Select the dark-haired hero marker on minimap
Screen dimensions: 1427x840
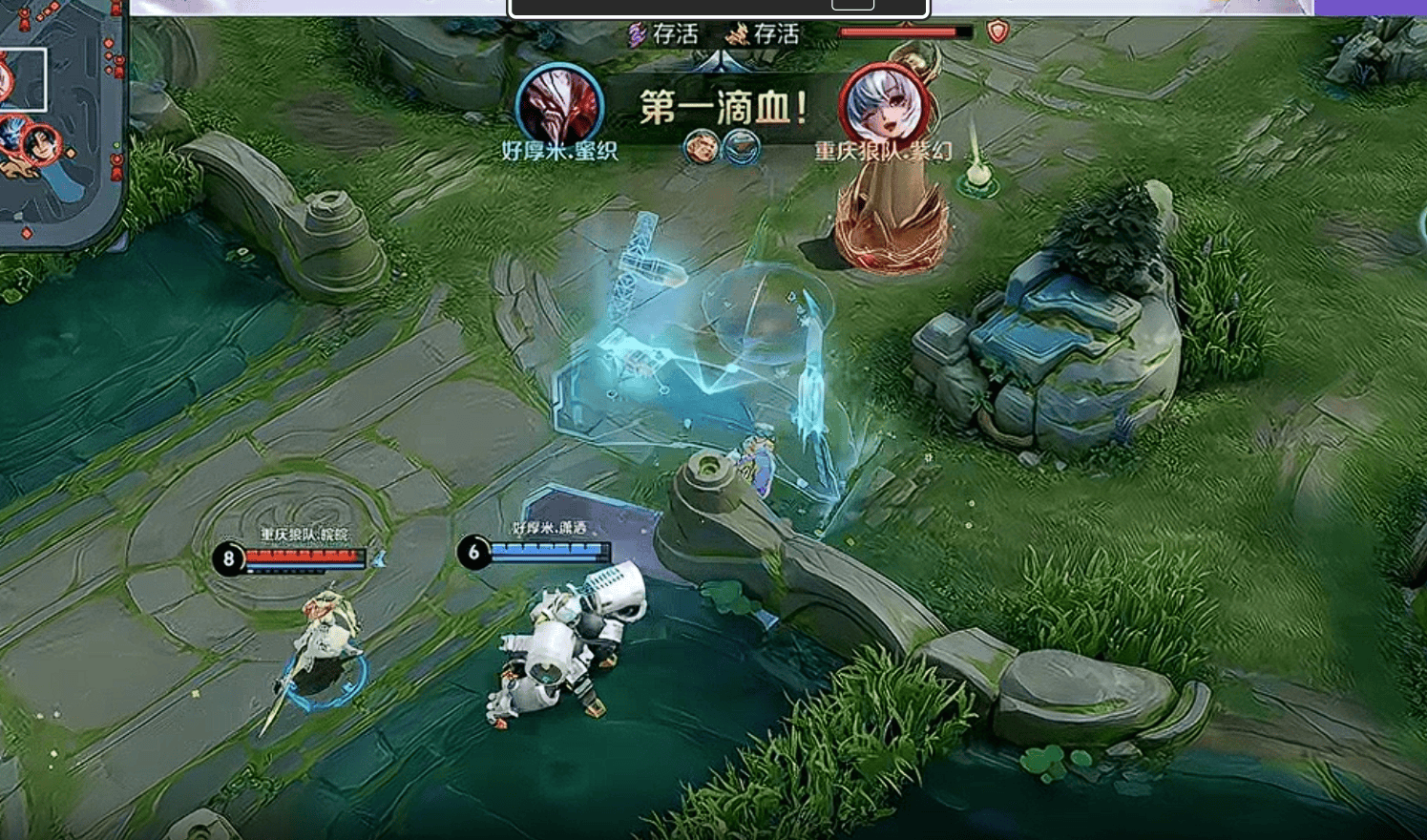(x=40, y=145)
